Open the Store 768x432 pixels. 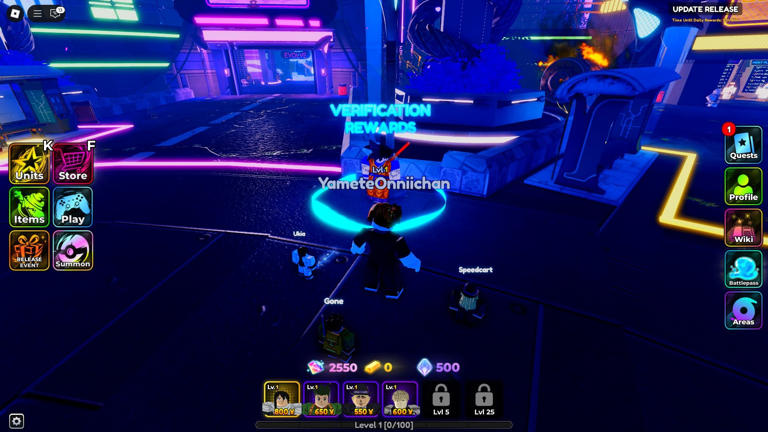[x=73, y=163]
